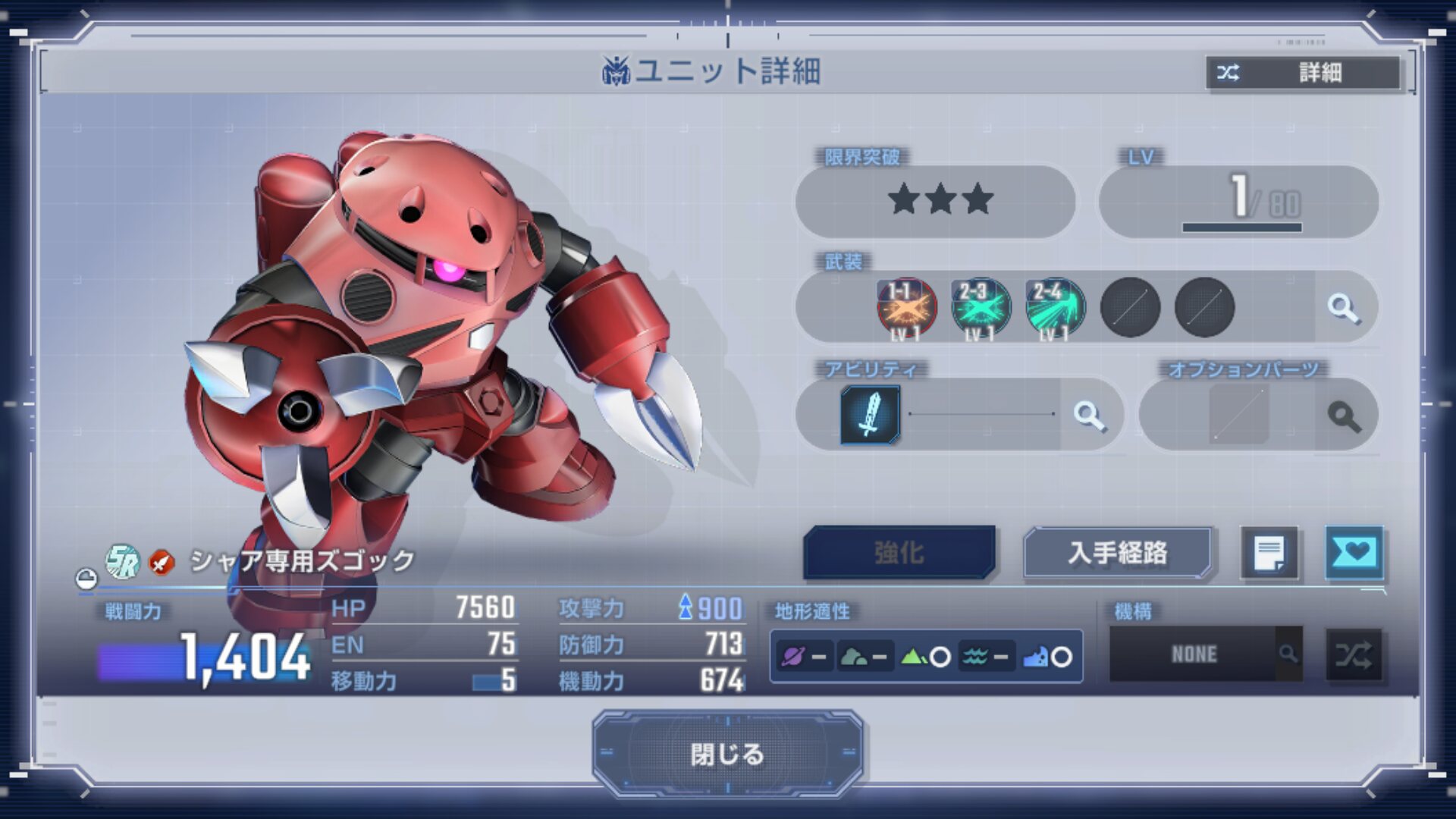Image resolution: width=1456 pixels, height=819 pixels.
Task: Open the document note icon button
Action: (1269, 553)
